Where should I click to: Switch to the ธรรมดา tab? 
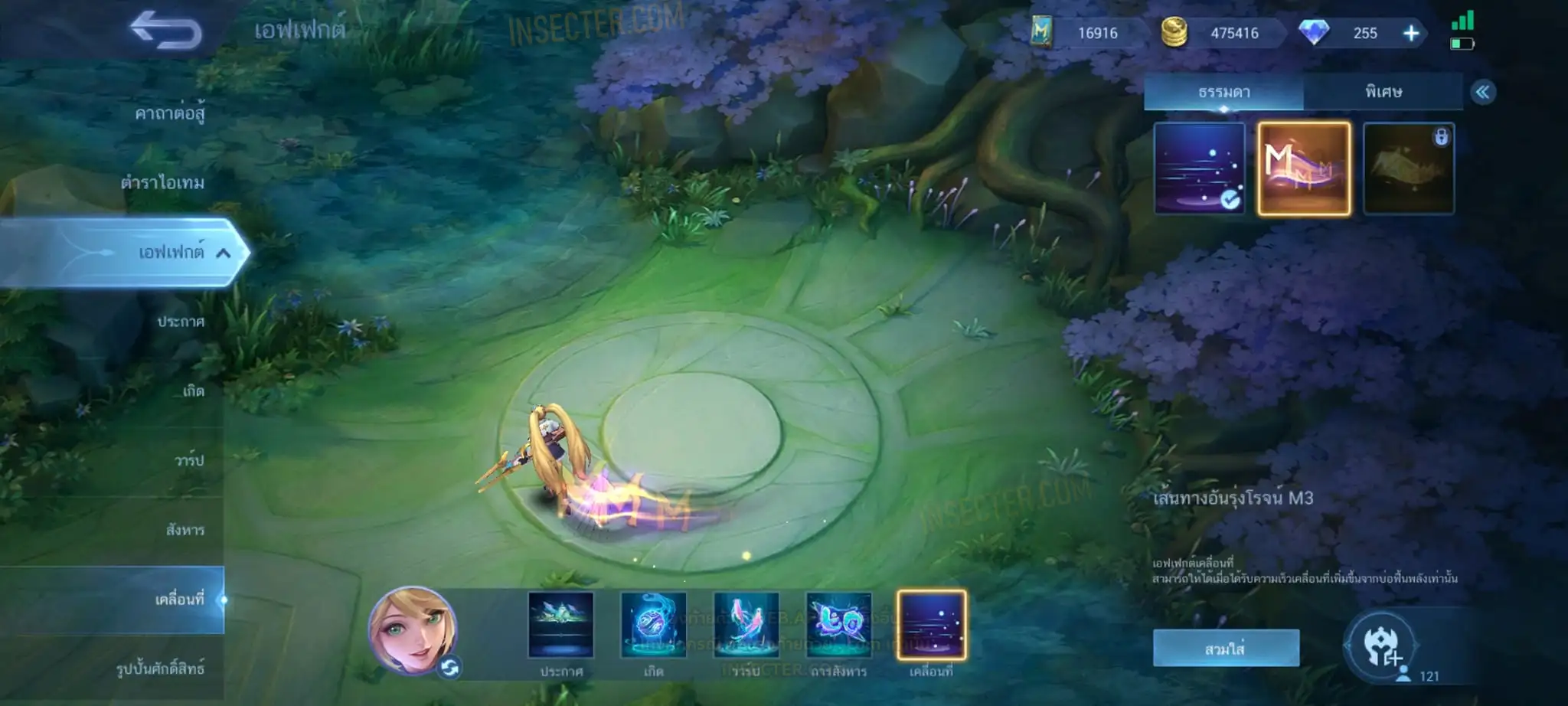click(1223, 92)
